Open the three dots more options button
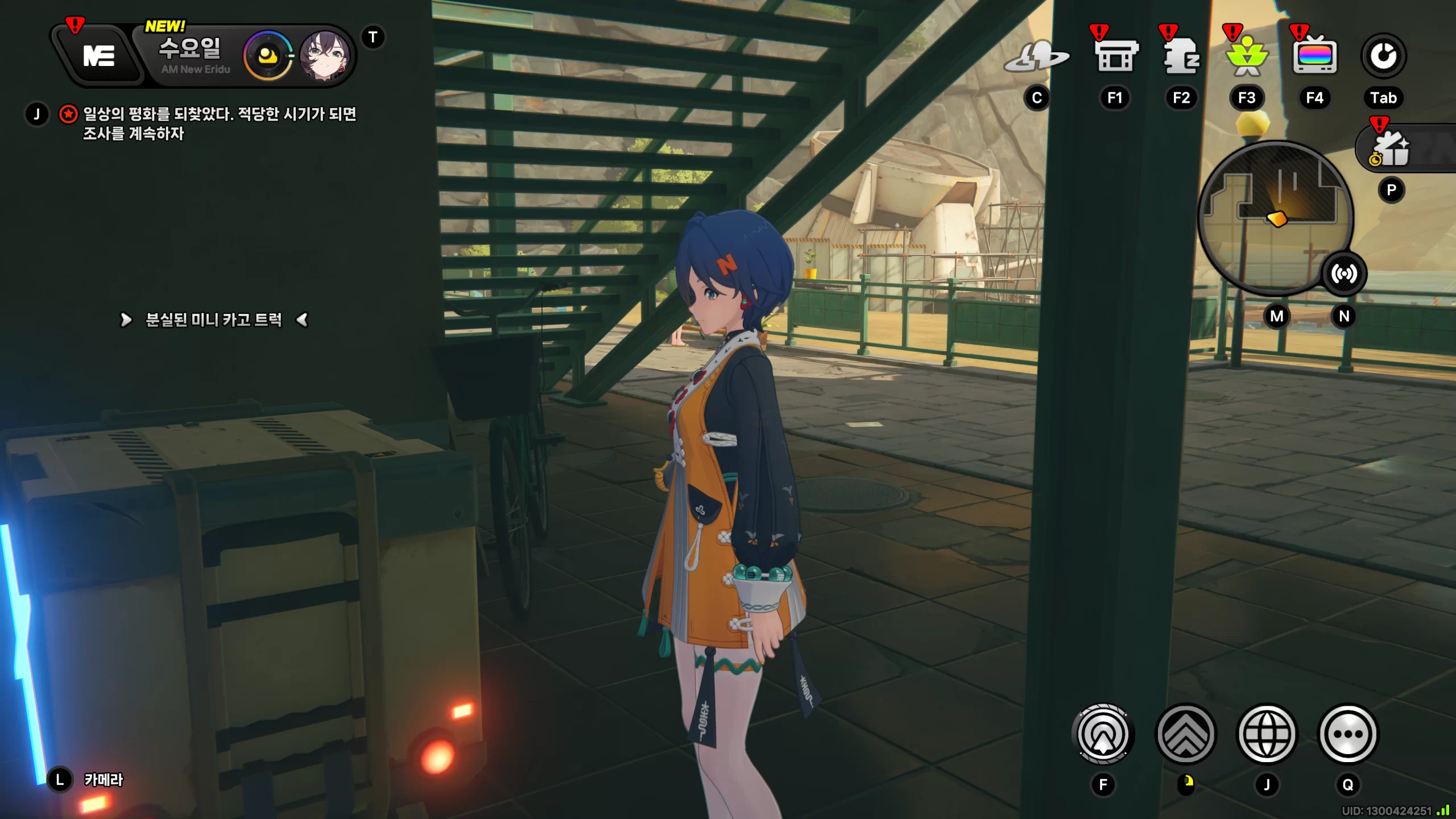 pyautogui.click(x=1347, y=734)
